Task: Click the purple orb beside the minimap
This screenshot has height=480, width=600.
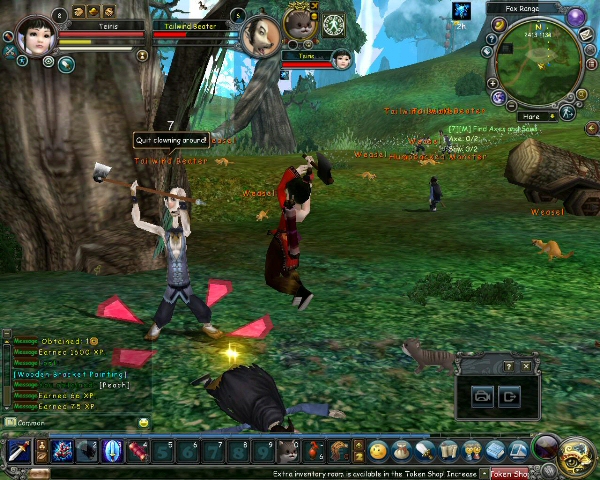Action: 575,17
